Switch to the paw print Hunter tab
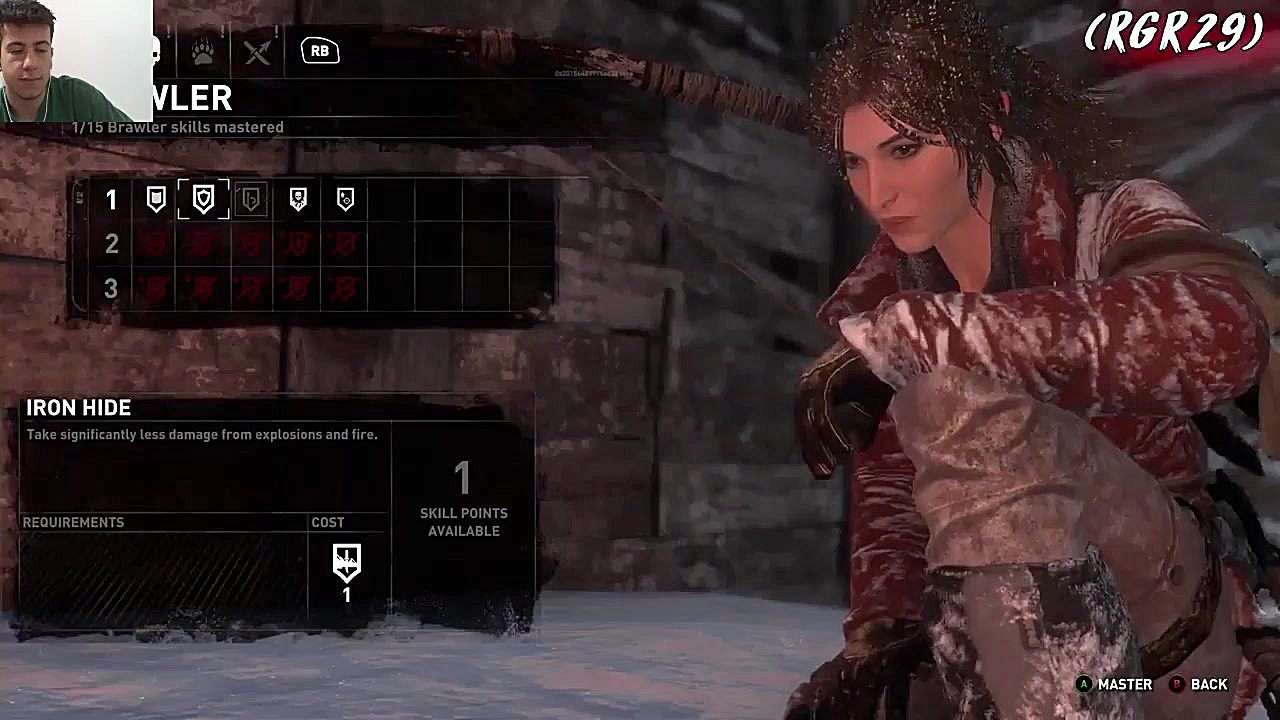Image resolution: width=1280 pixels, height=720 pixels. click(204, 51)
